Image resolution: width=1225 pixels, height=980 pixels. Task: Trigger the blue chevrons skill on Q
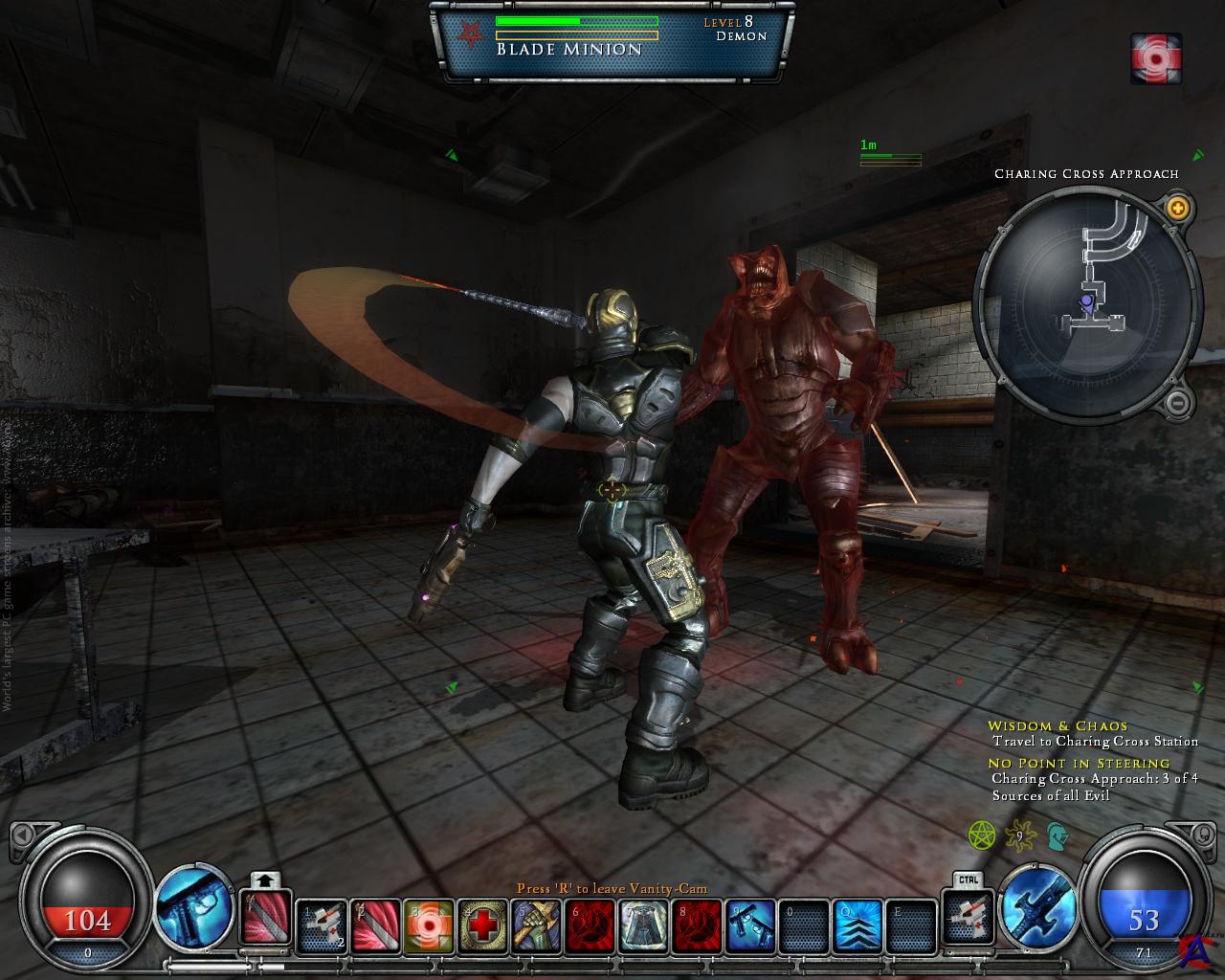click(x=857, y=926)
